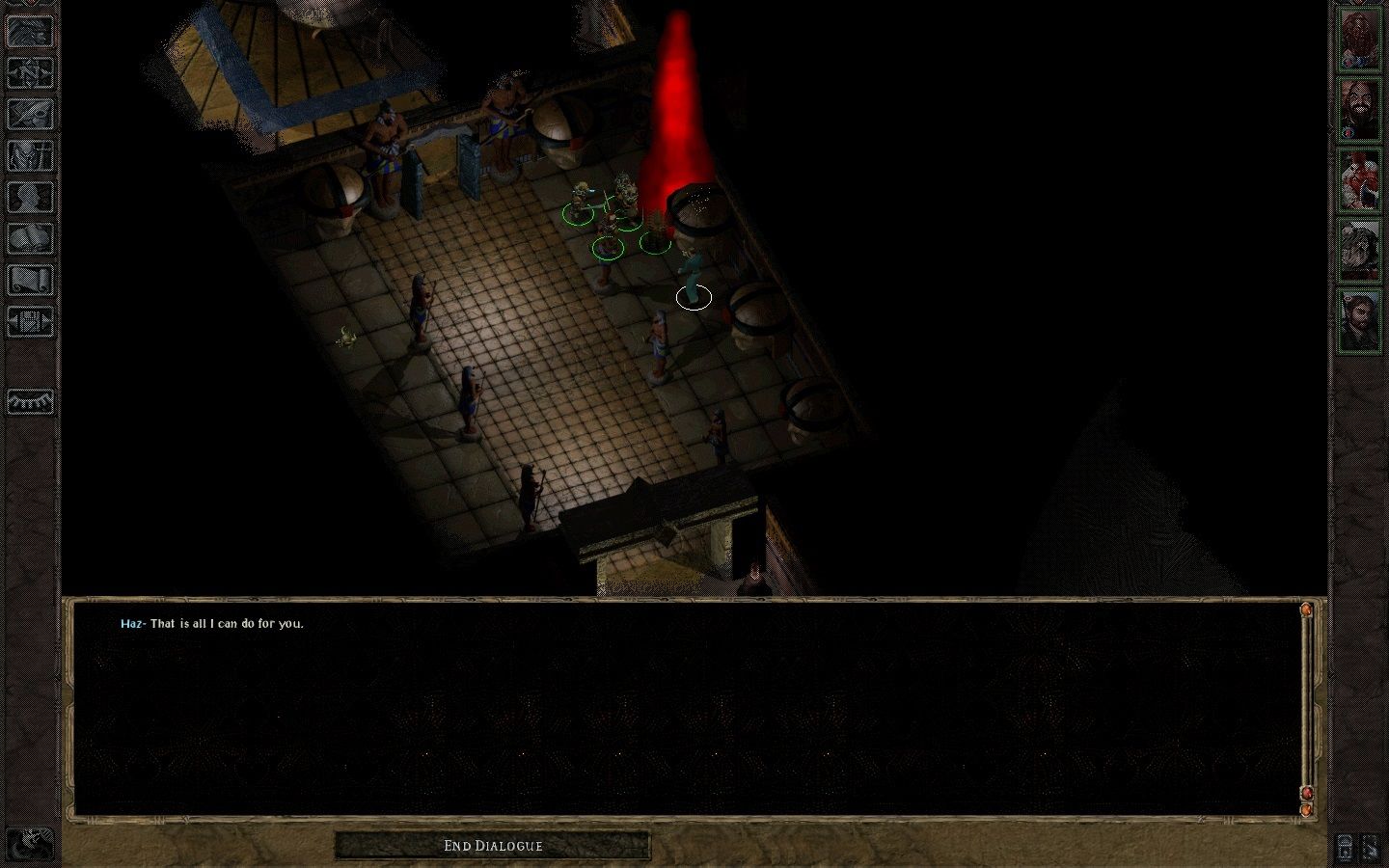Click the top-most left sidebar icon
The height and width of the screenshot is (868, 1389).
[30, 32]
